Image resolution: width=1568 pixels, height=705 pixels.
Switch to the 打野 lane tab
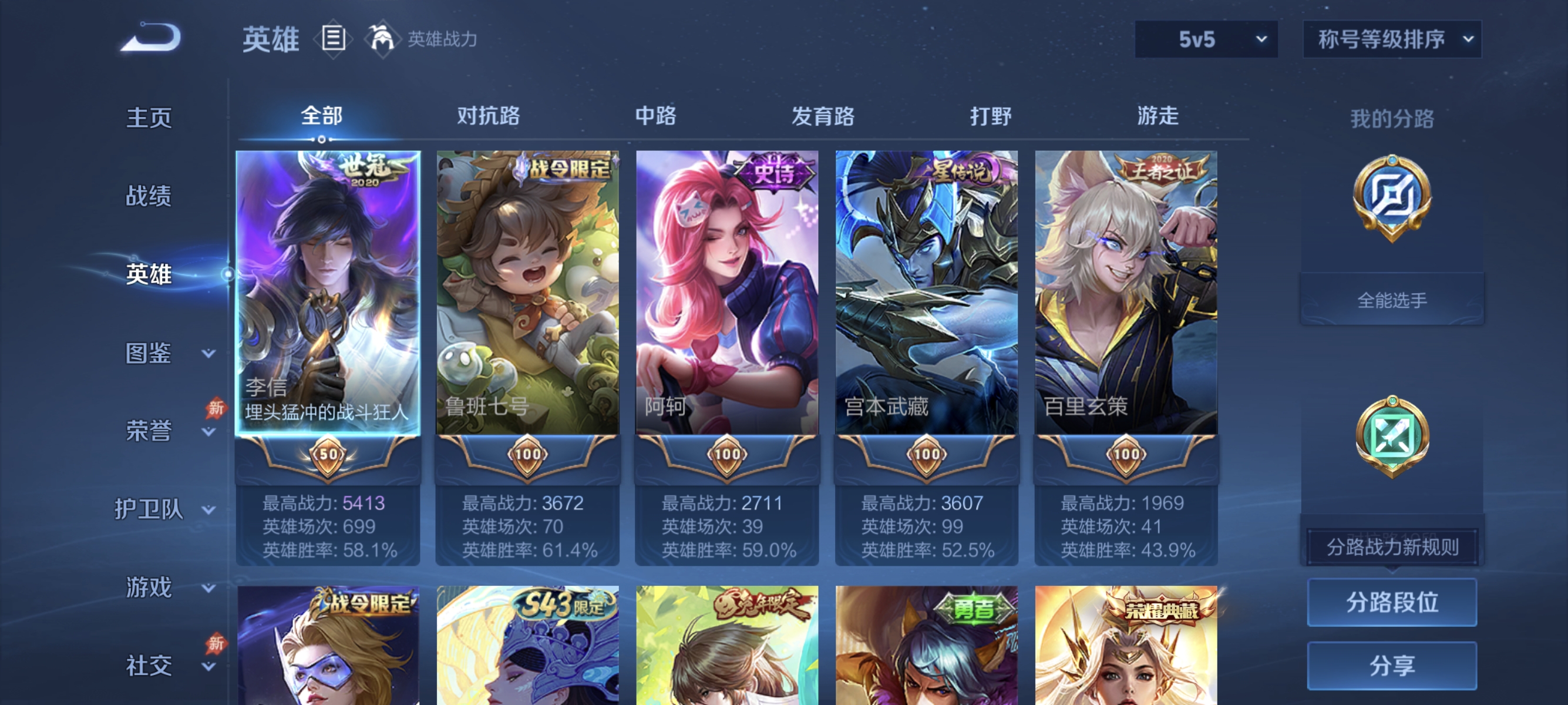[992, 116]
